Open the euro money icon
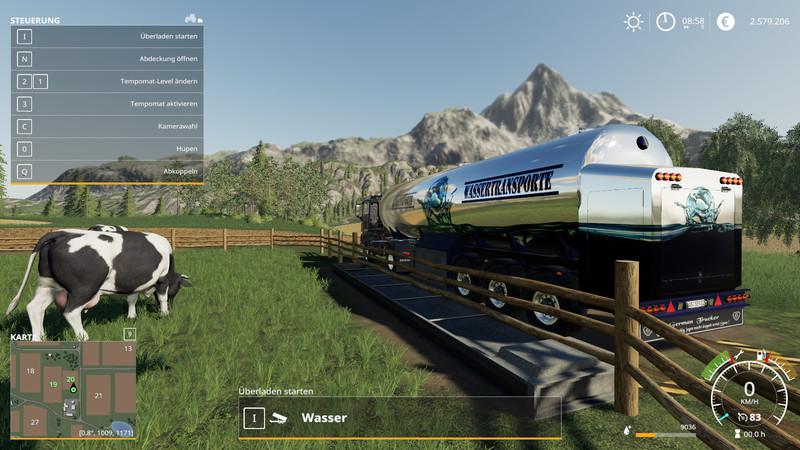Image resolution: width=800 pixels, height=450 pixels. coord(726,21)
